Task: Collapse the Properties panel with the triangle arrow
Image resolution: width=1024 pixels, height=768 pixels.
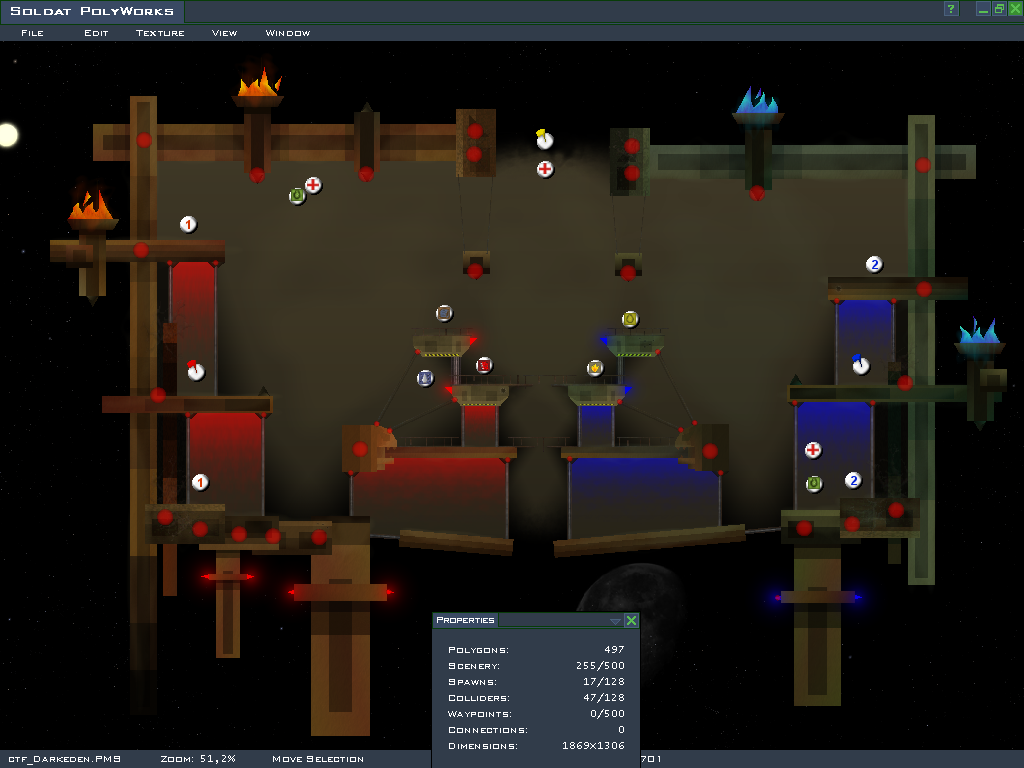Action: 615,621
